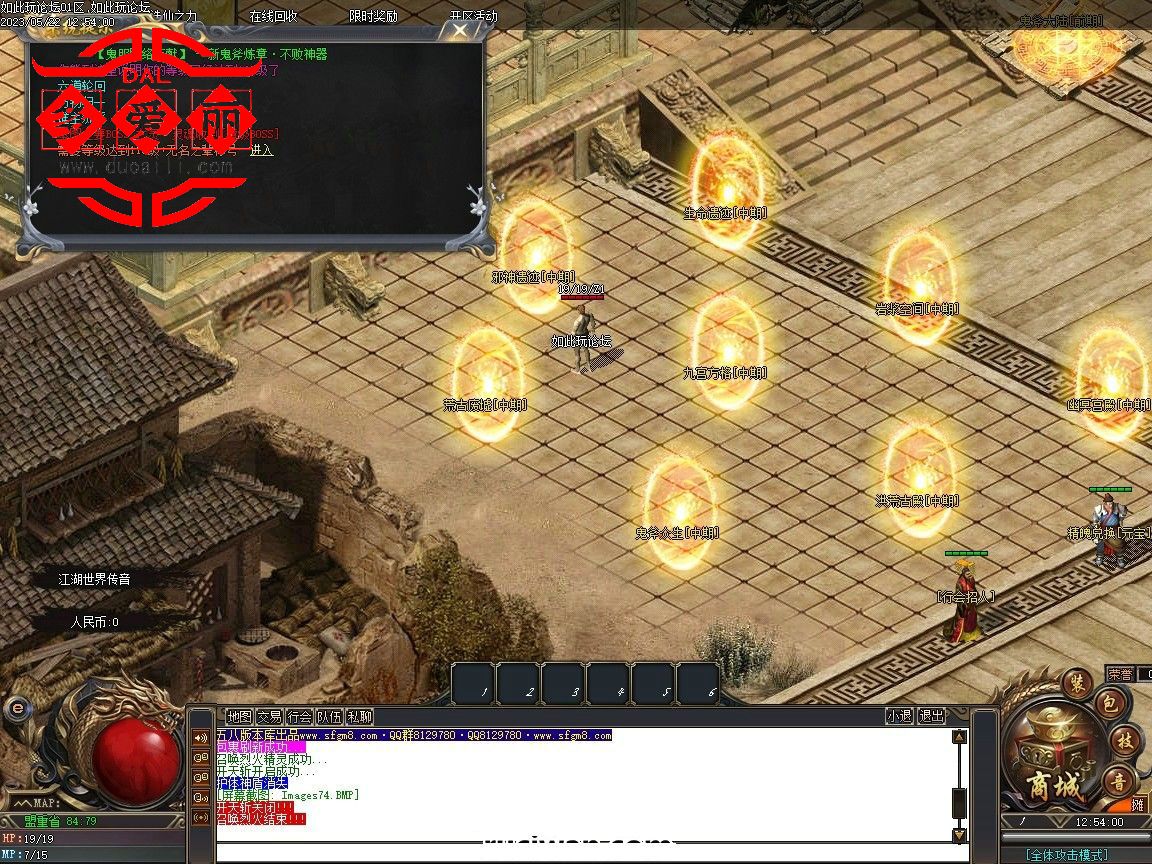Select the 队伍 chat tab
Image resolution: width=1152 pixels, height=864 pixels.
coord(329,716)
